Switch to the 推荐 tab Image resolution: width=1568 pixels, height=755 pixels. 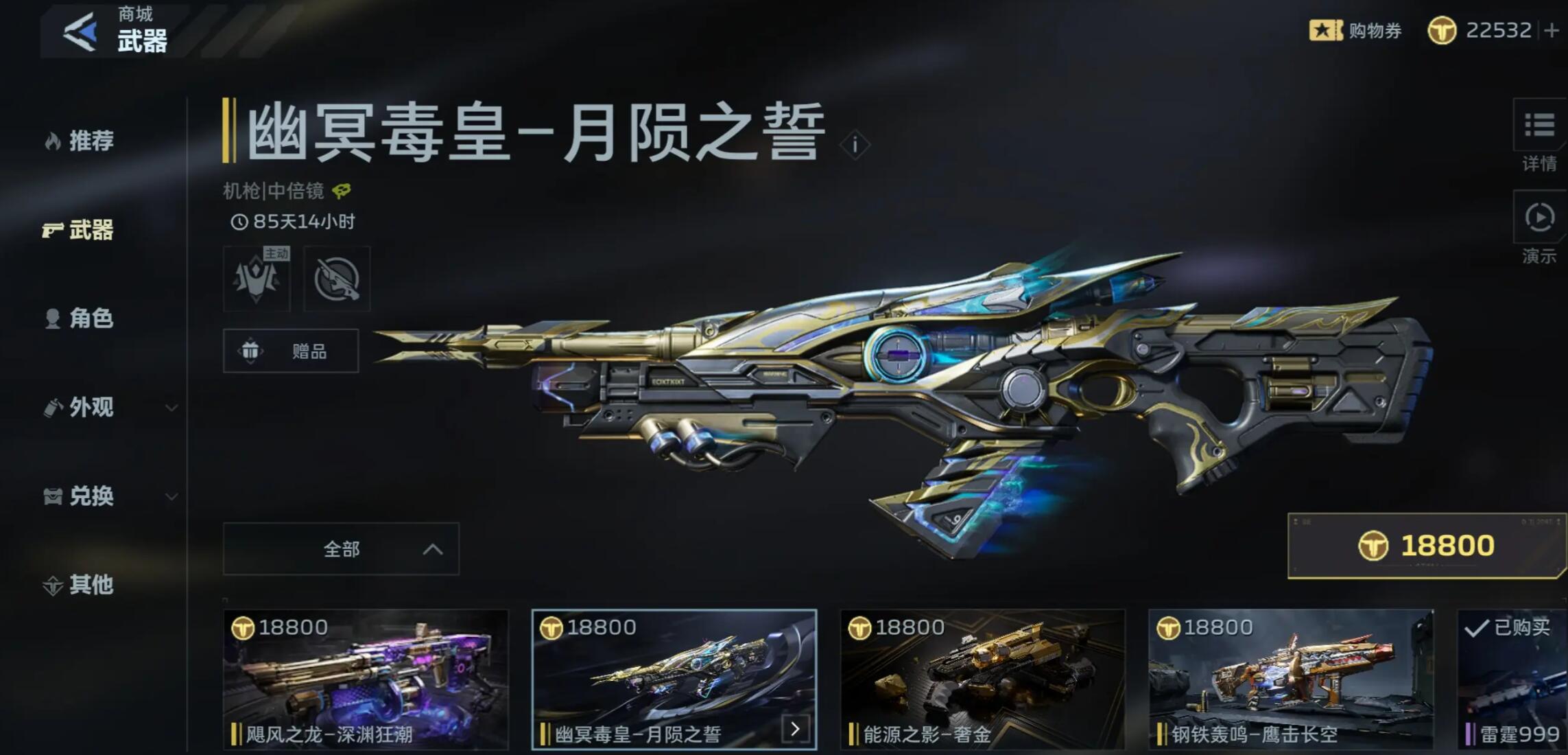pyautogui.click(x=87, y=141)
